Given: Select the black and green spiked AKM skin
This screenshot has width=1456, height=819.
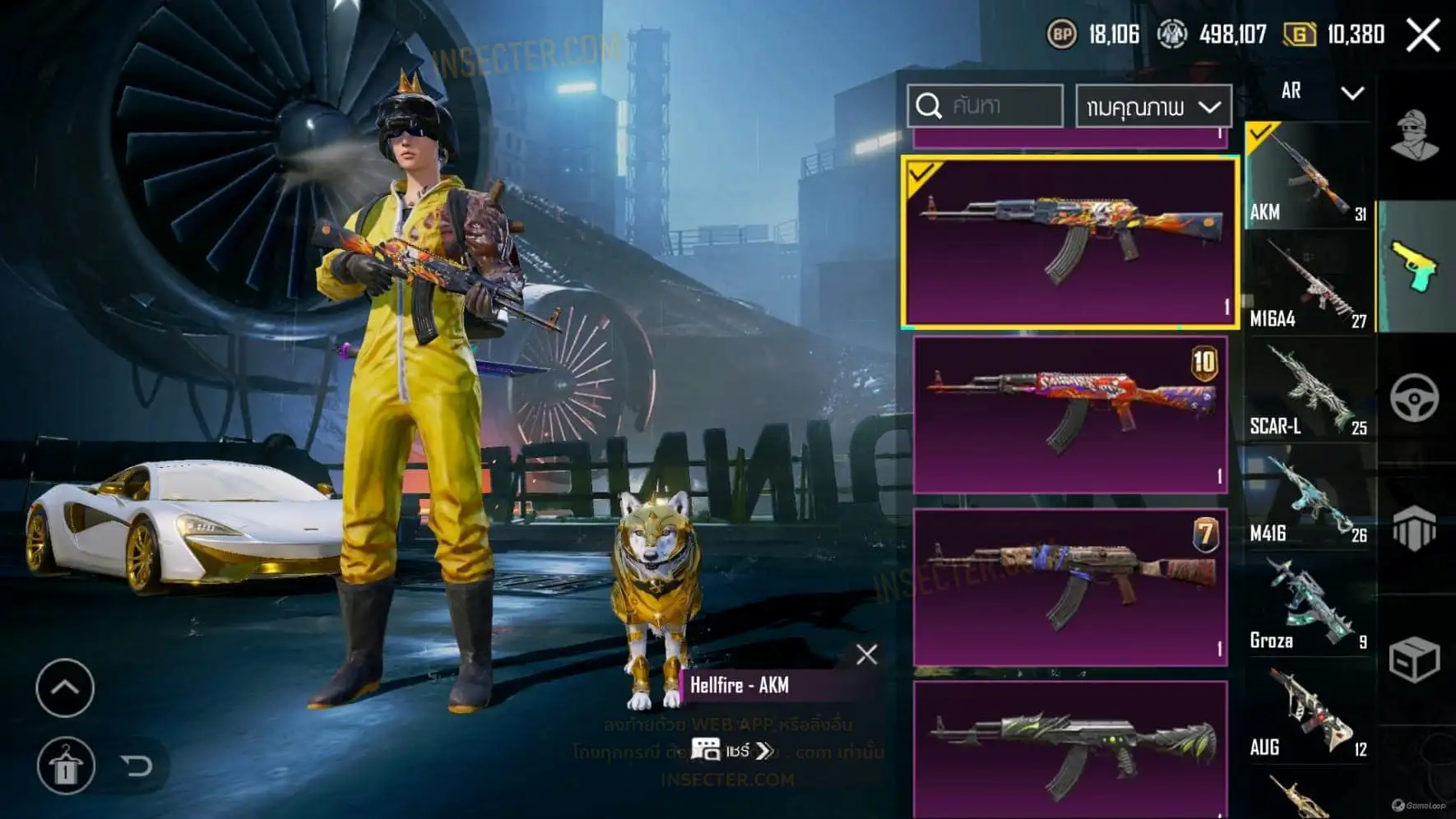Looking at the screenshot, I should click(x=1070, y=748).
